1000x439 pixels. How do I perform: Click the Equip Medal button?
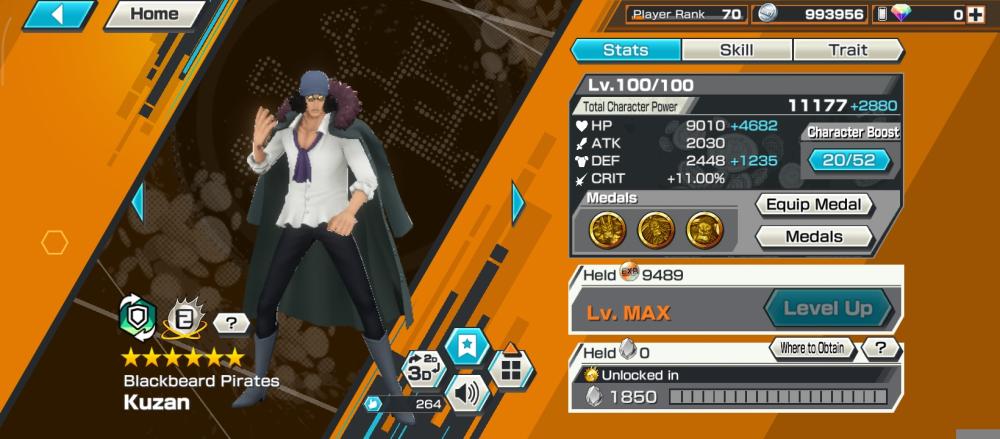814,205
